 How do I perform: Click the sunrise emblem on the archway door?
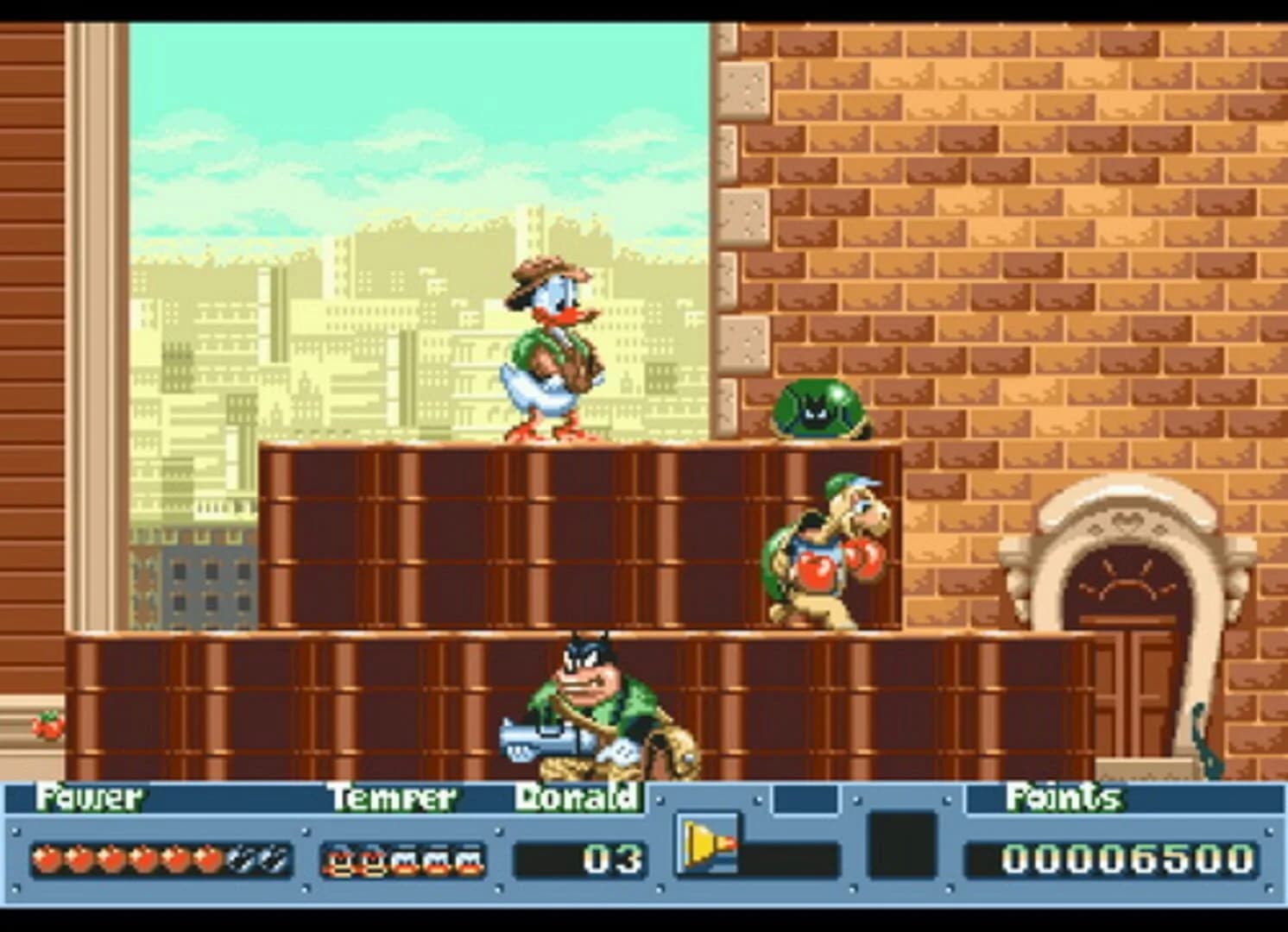coord(1129,578)
